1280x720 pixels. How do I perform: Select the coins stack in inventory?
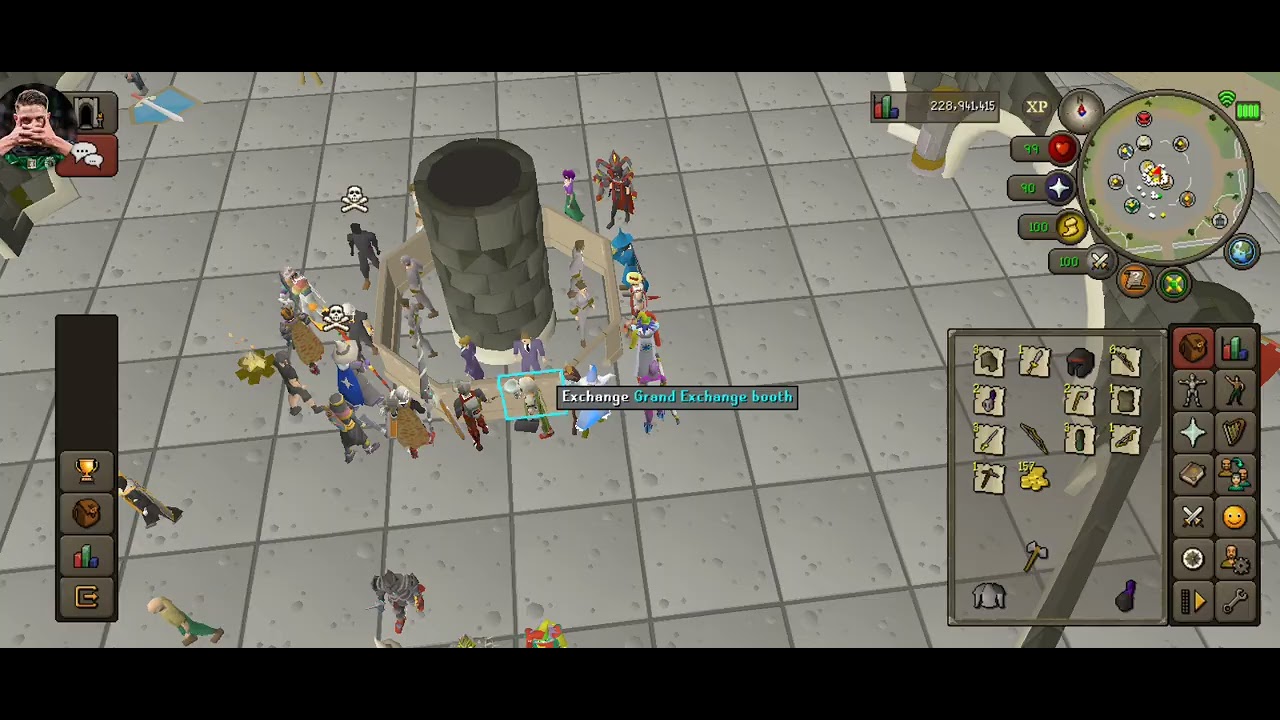pos(1034,481)
